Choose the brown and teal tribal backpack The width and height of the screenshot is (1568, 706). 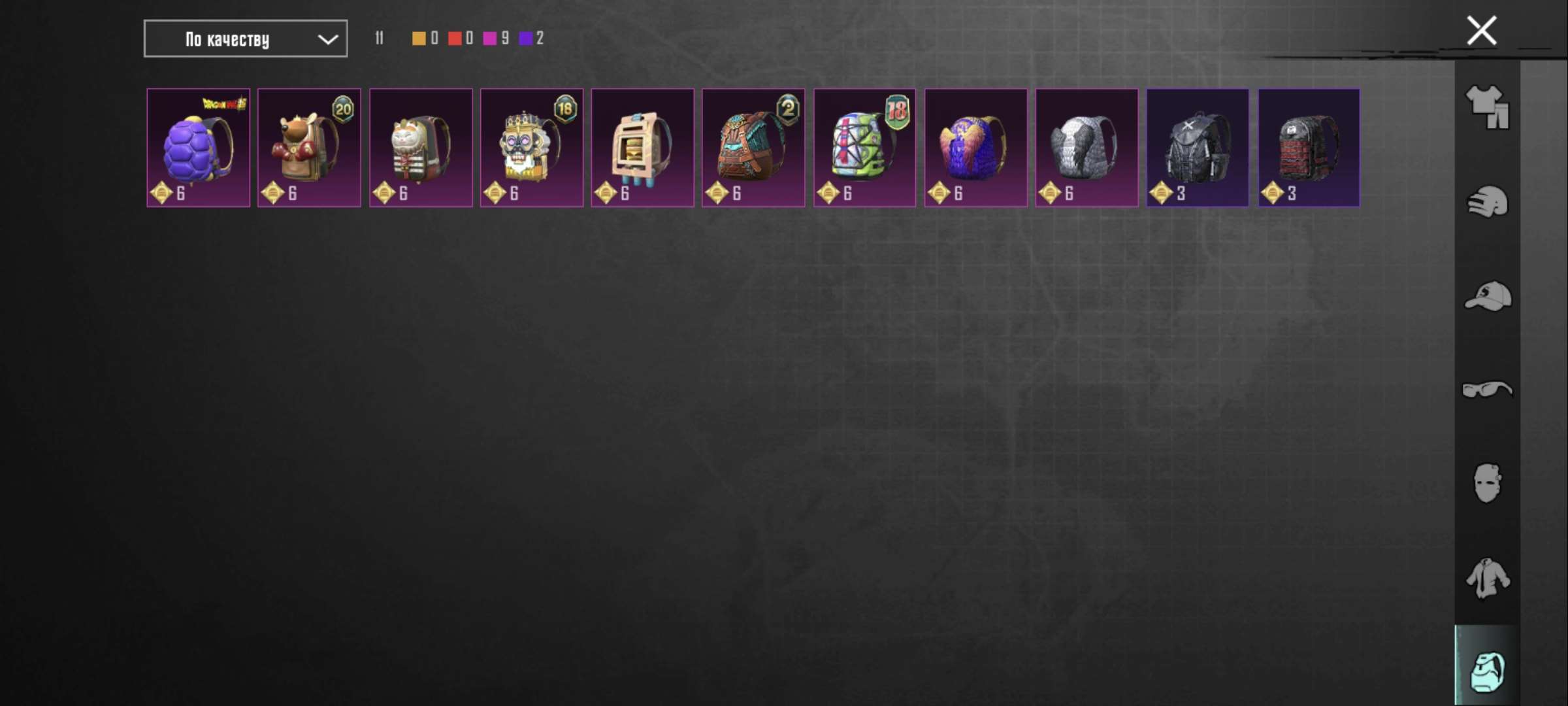[753, 148]
